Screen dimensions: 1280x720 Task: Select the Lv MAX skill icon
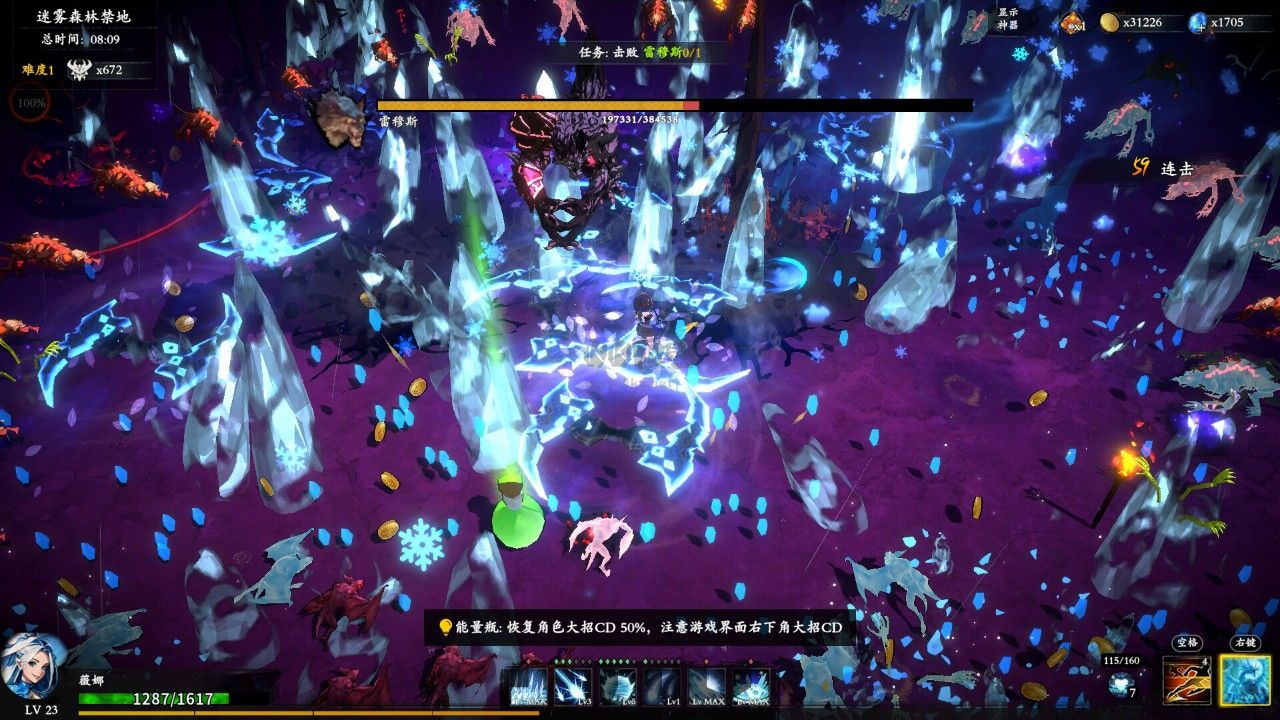coord(706,687)
